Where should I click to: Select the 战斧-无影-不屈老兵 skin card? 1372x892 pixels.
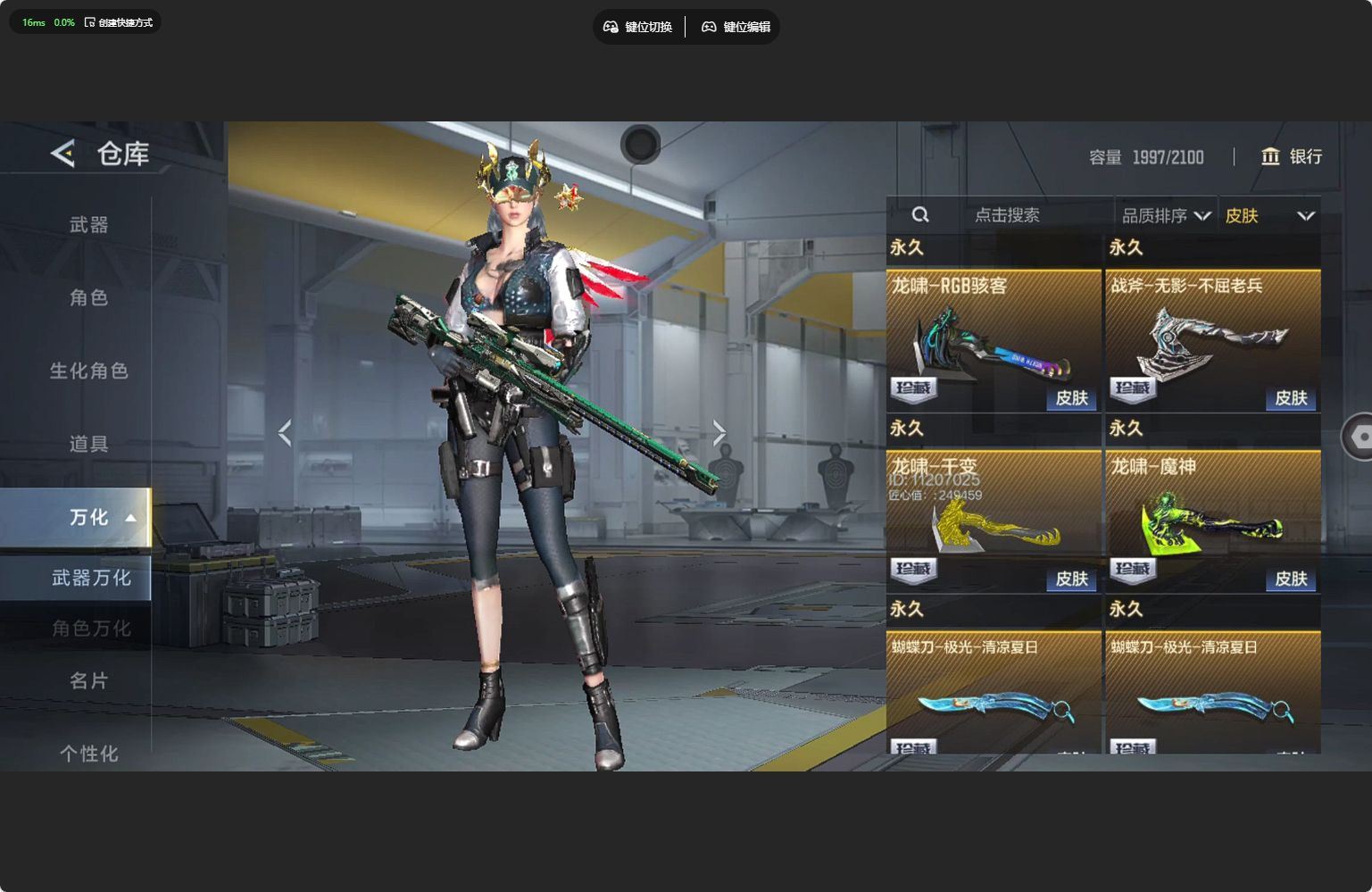pyautogui.click(x=1212, y=340)
